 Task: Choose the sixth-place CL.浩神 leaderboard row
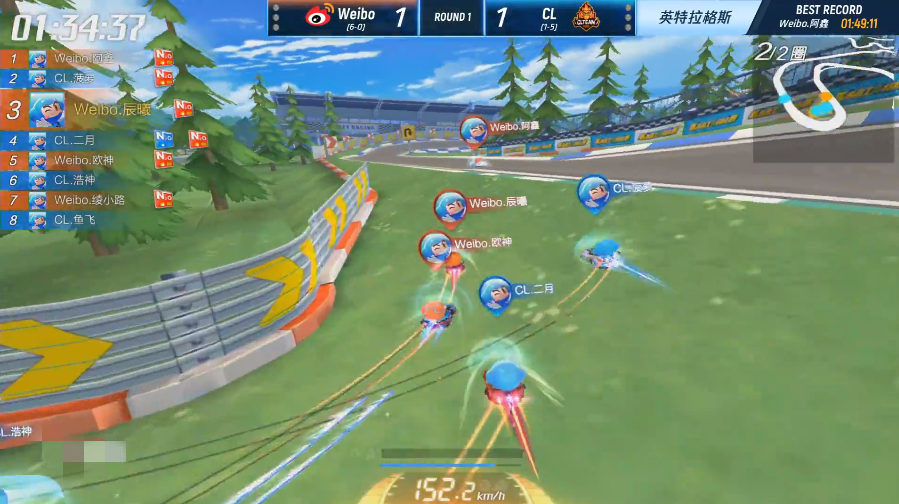75,180
